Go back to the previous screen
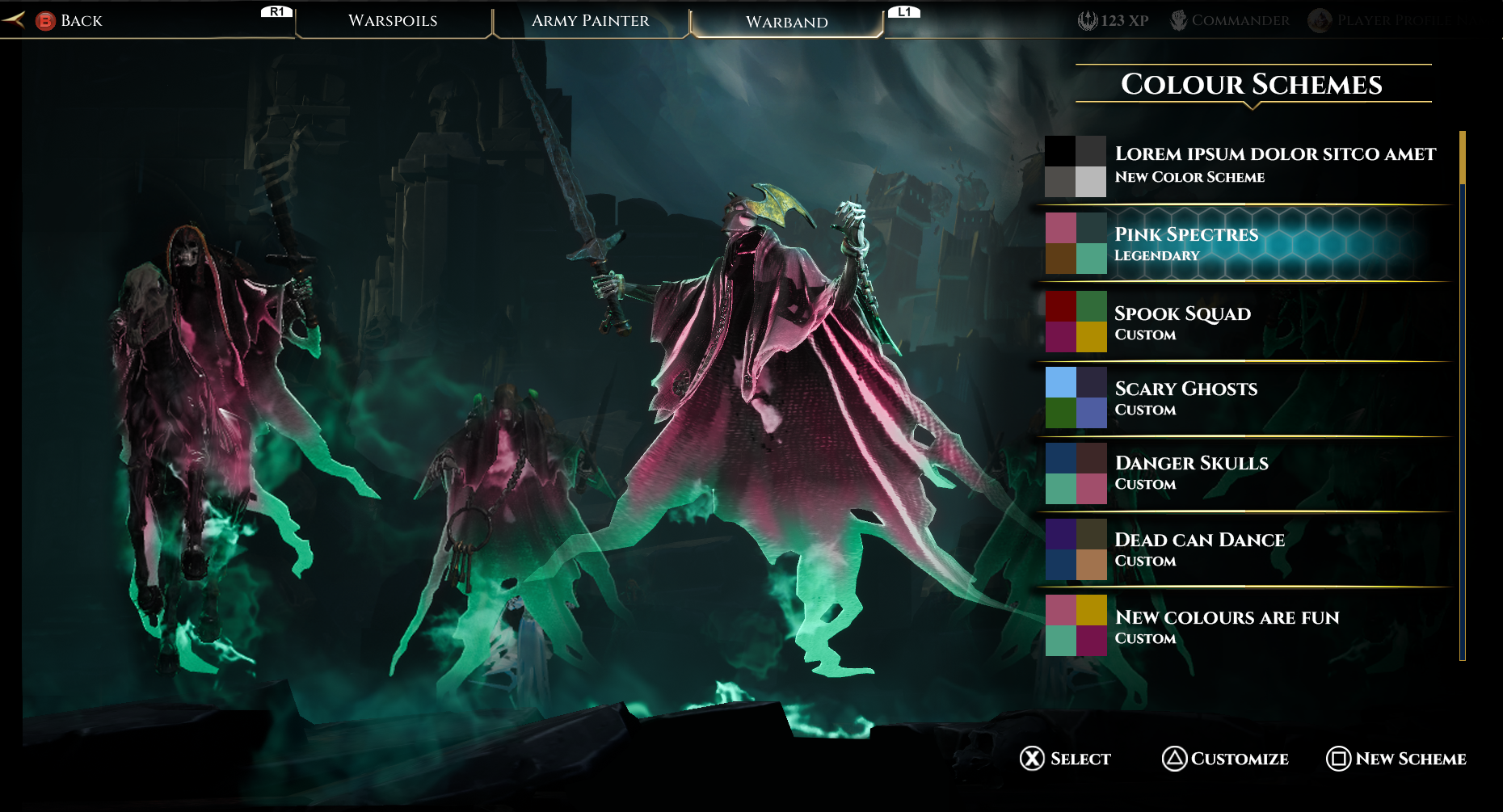Image resolution: width=1503 pixels, height=812 pixels. coord(69,21)
